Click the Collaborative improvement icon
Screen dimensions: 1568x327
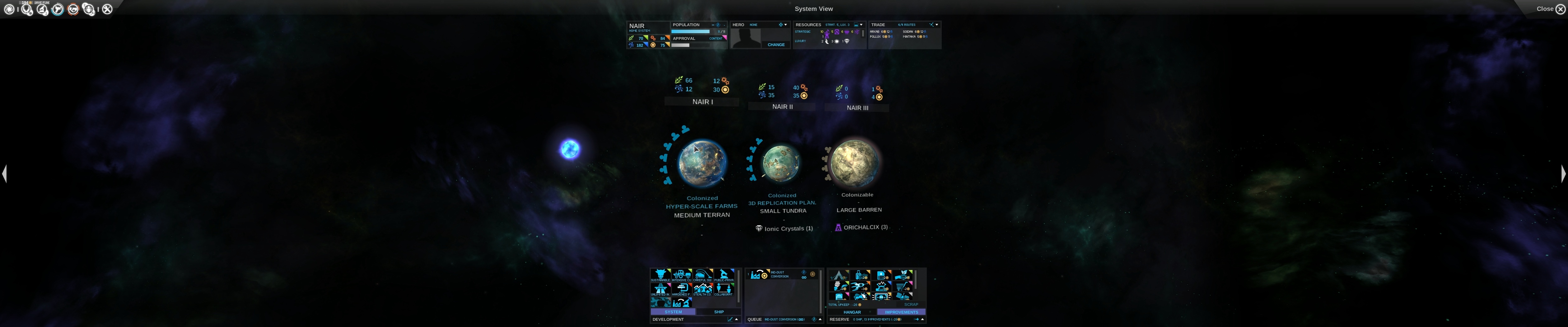724,289
